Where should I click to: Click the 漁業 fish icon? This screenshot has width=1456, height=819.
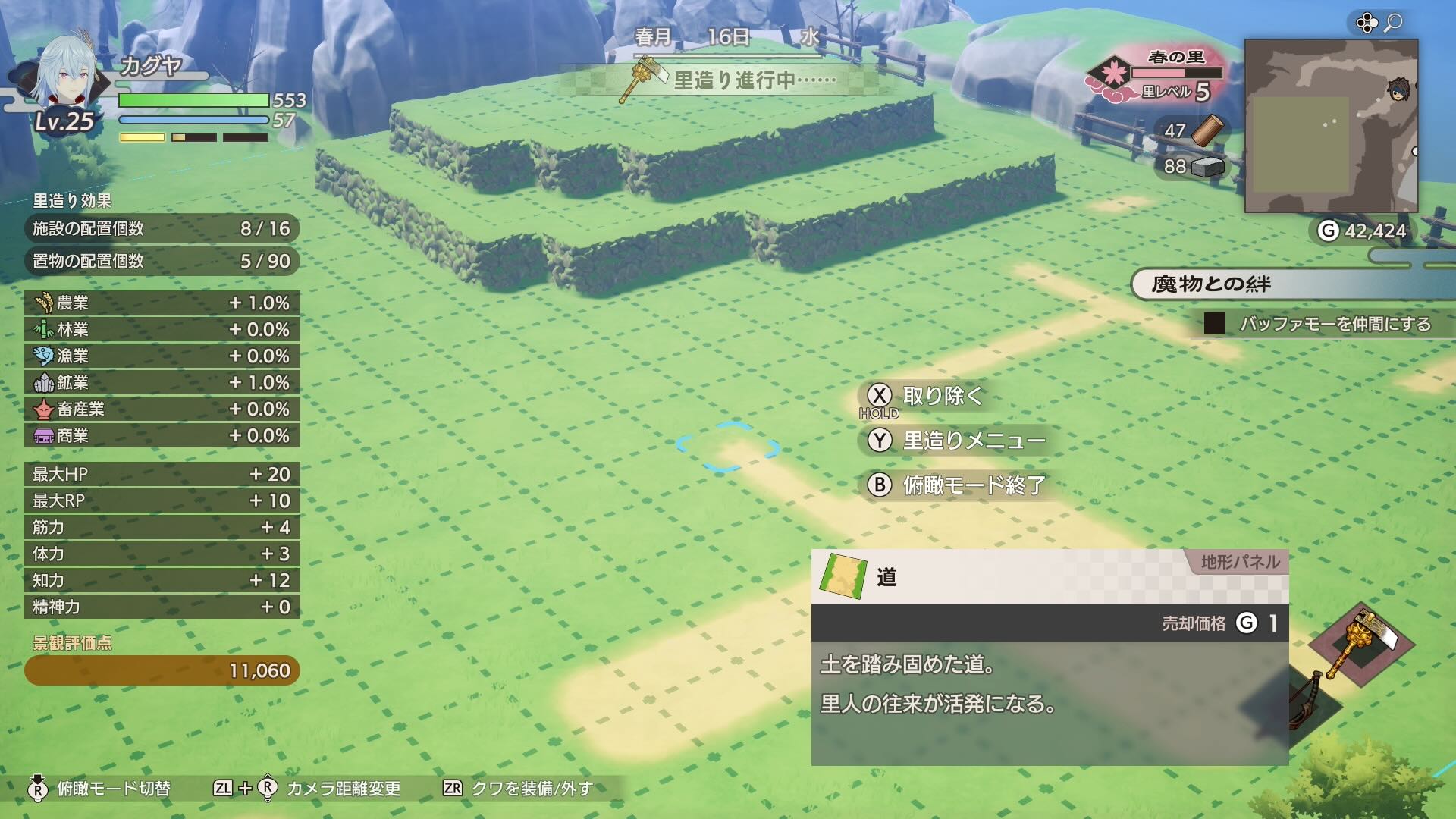click(x=42, y=356)
